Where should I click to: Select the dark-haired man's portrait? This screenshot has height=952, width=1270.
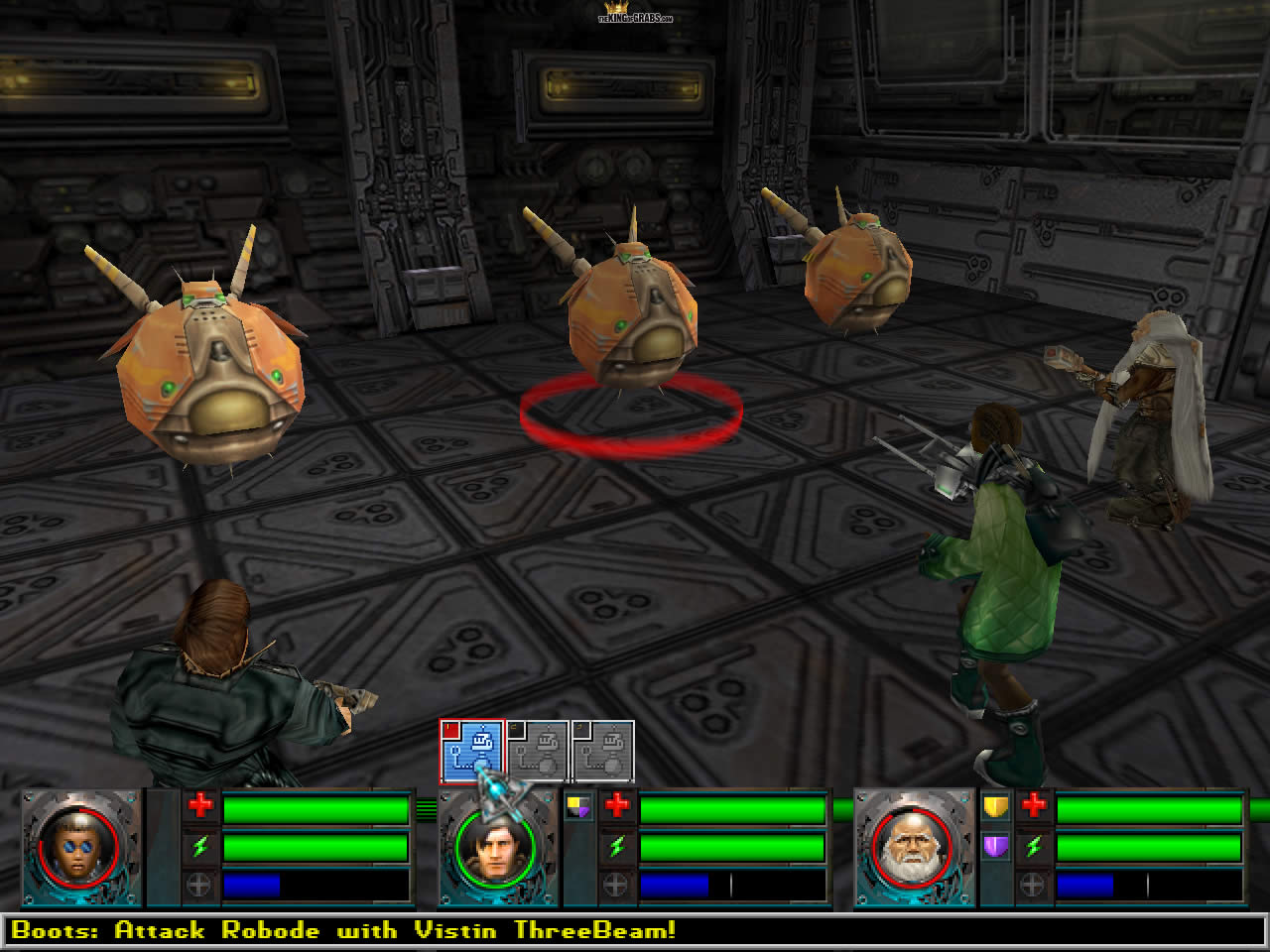(x=495, y=848)
